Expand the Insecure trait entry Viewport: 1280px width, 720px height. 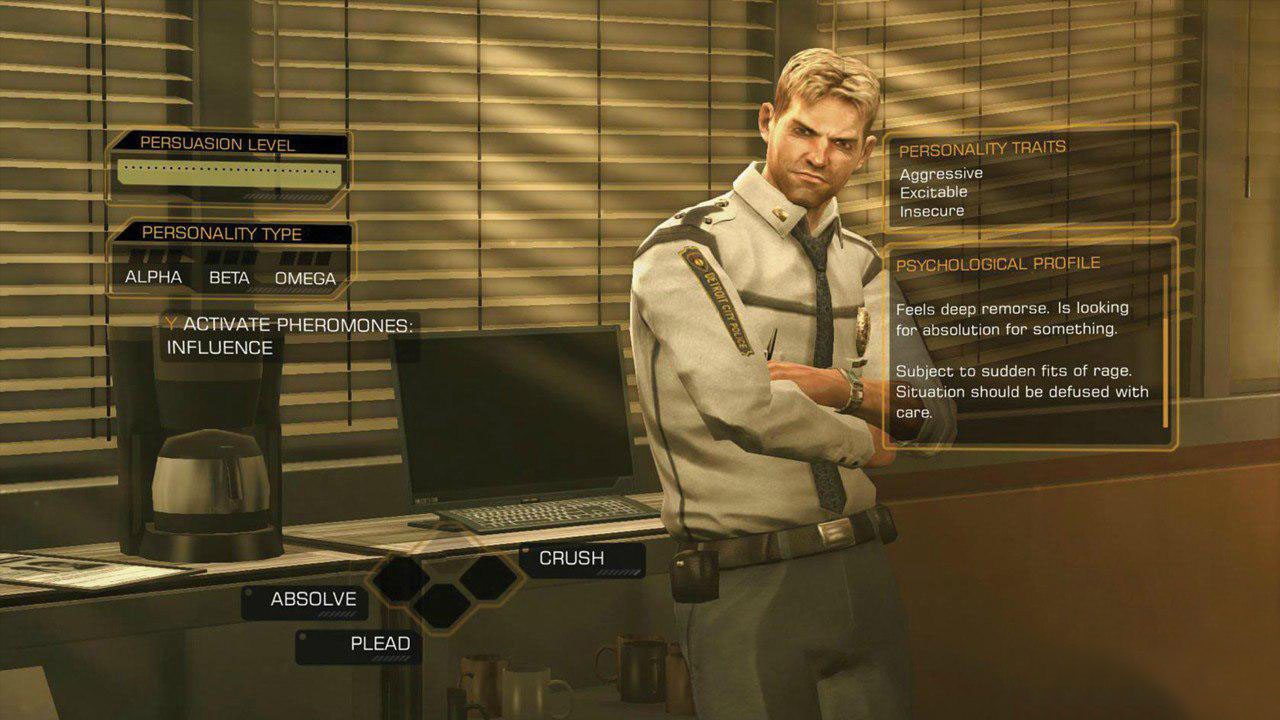[932, 211]
